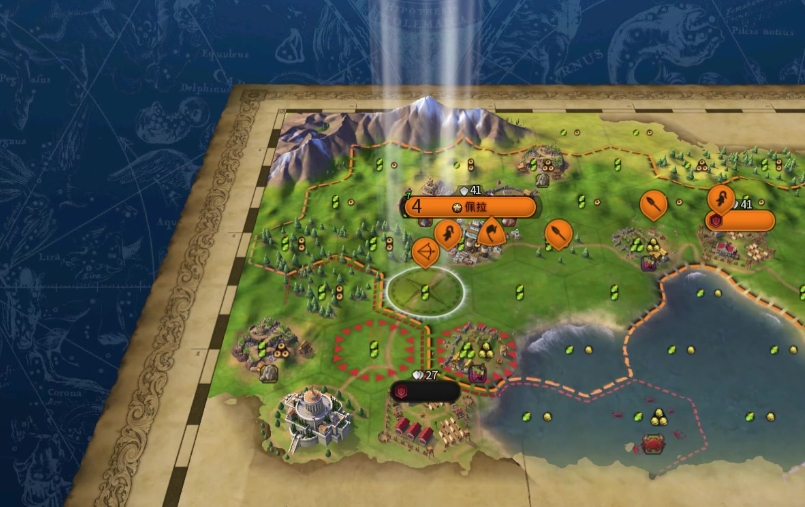
Task: Click the dark city banner showing strength 27
Action: click(x=425, y=392)
